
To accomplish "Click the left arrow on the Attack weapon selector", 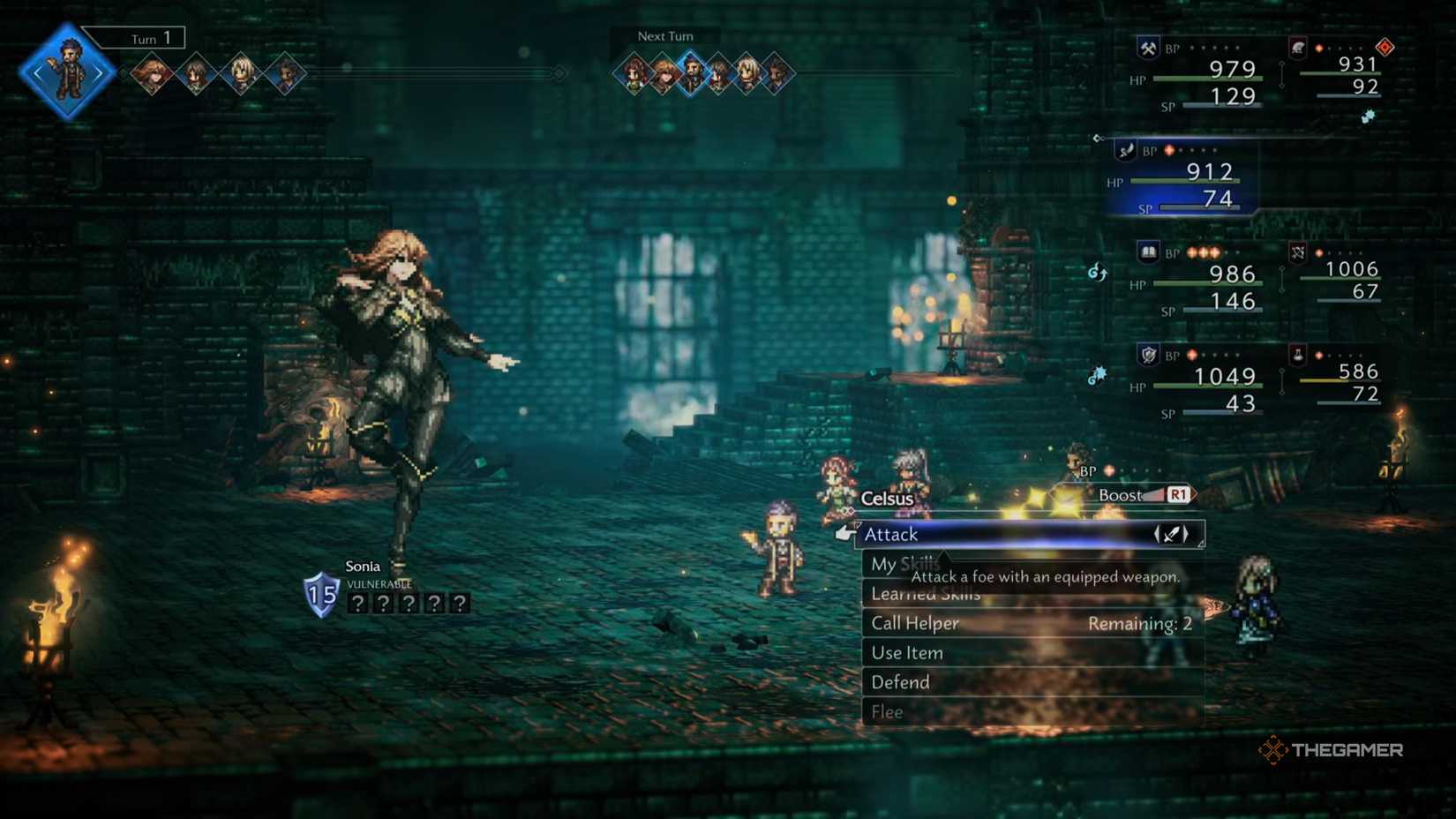I will [x=1158, y=535].
